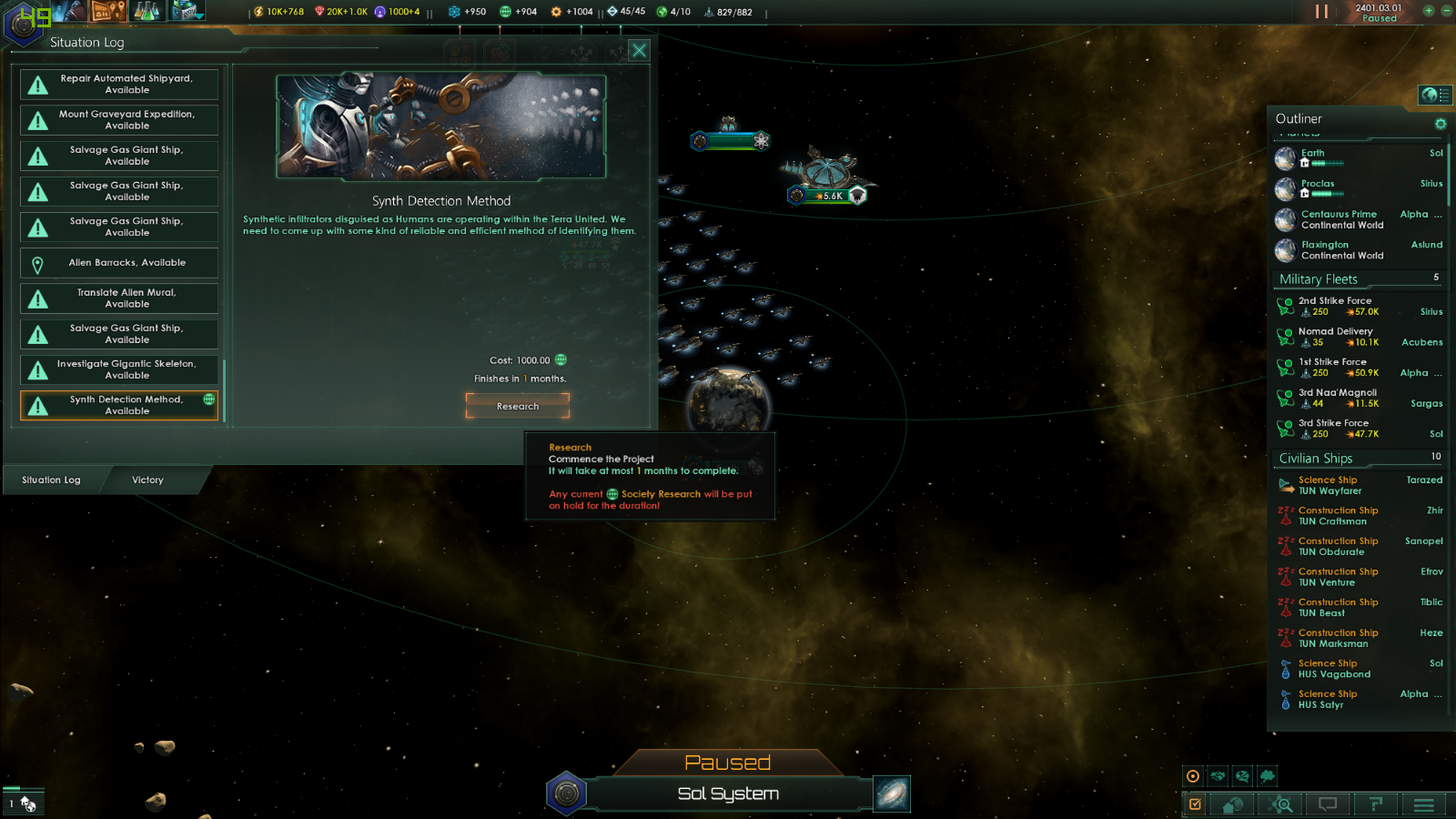Close the Situation Log window
1456x819 pixels.
point(640,51)
